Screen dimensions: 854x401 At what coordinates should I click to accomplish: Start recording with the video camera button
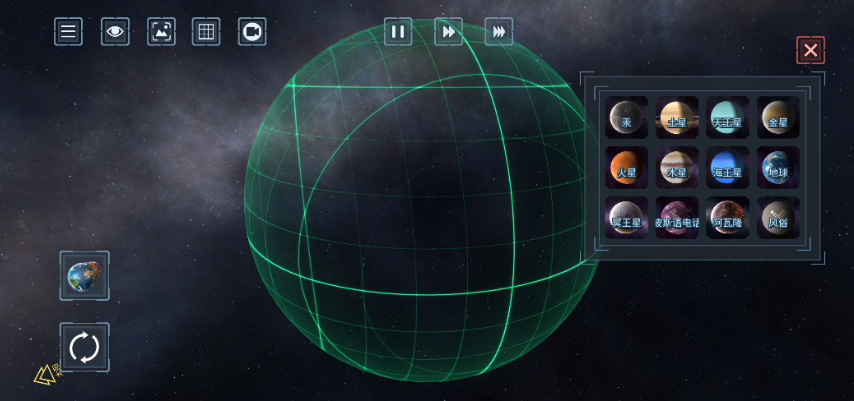pyautogui.click(x=252, y=32)
